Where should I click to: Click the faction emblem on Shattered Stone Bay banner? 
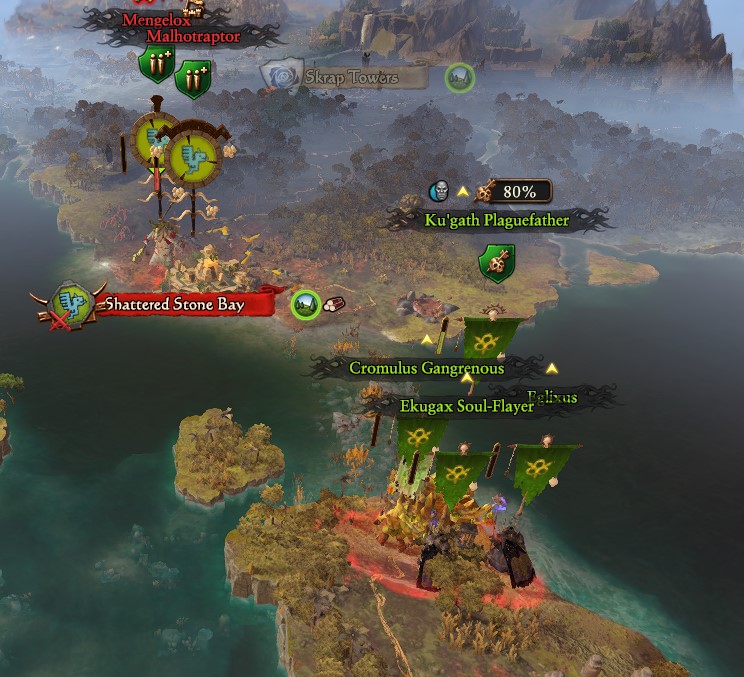click(x=70, y=303)
